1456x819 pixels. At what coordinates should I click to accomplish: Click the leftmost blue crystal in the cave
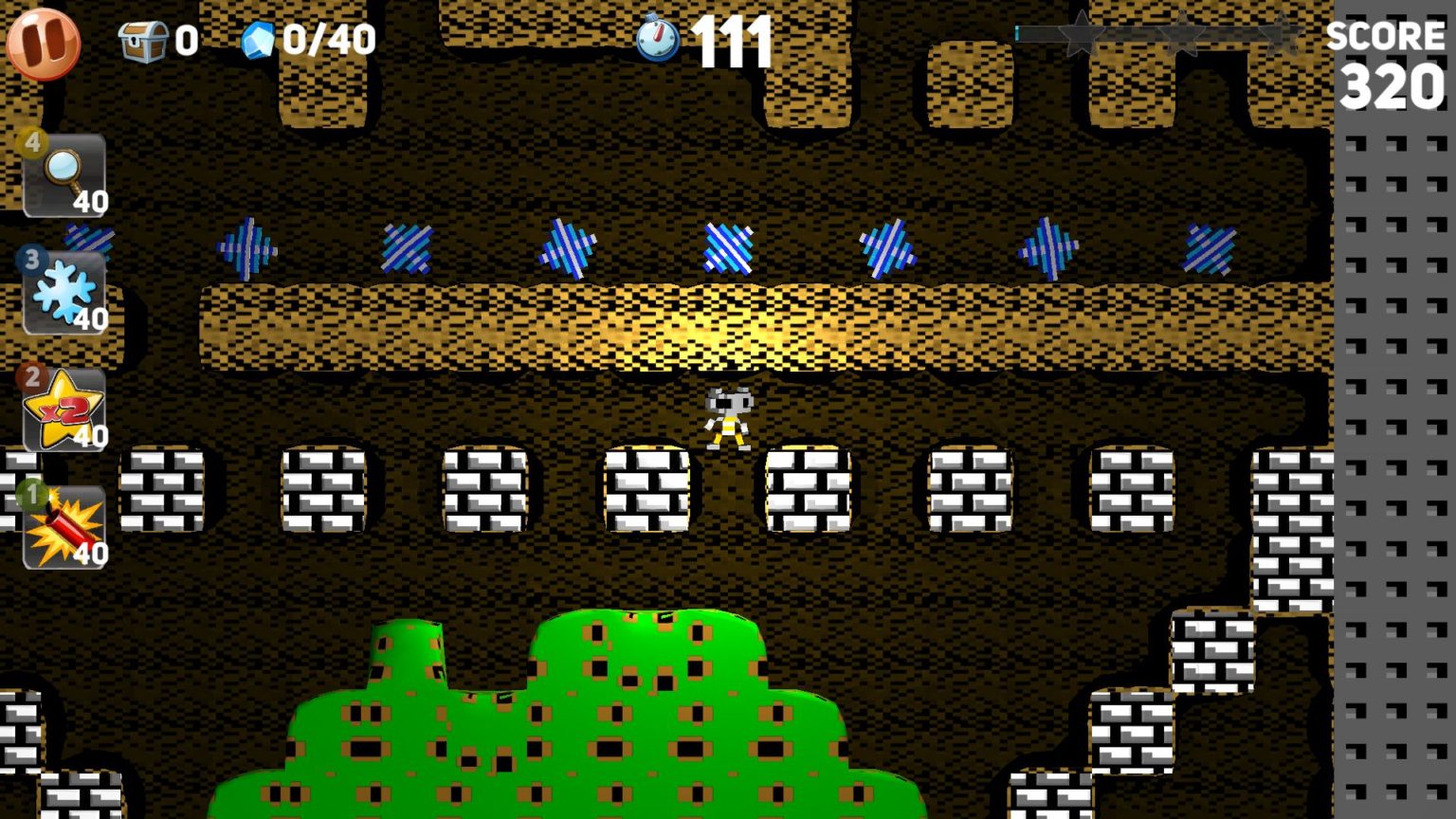point(245,248)
